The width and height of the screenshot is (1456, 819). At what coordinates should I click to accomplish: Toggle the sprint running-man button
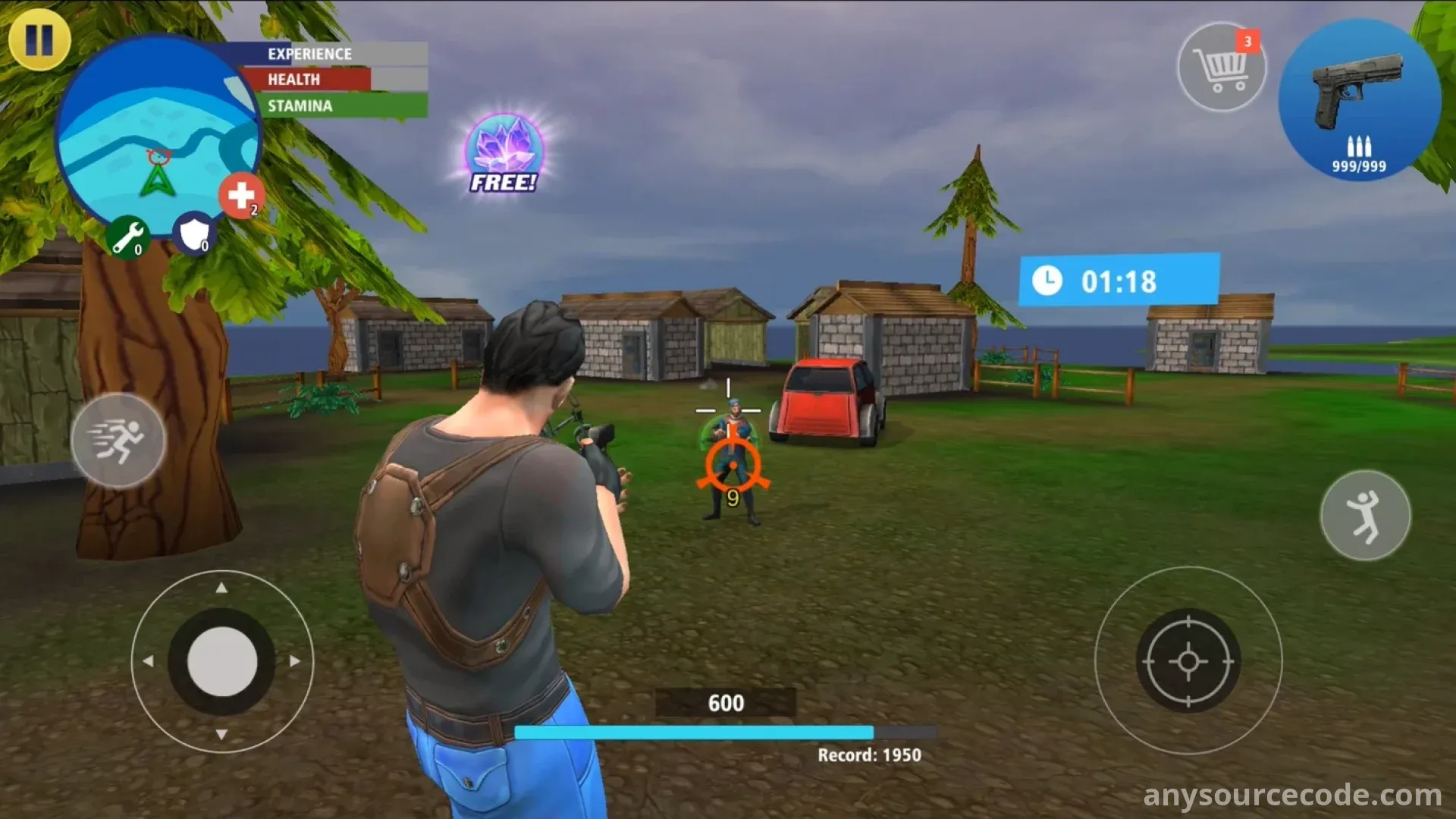(x=118, y=441)
